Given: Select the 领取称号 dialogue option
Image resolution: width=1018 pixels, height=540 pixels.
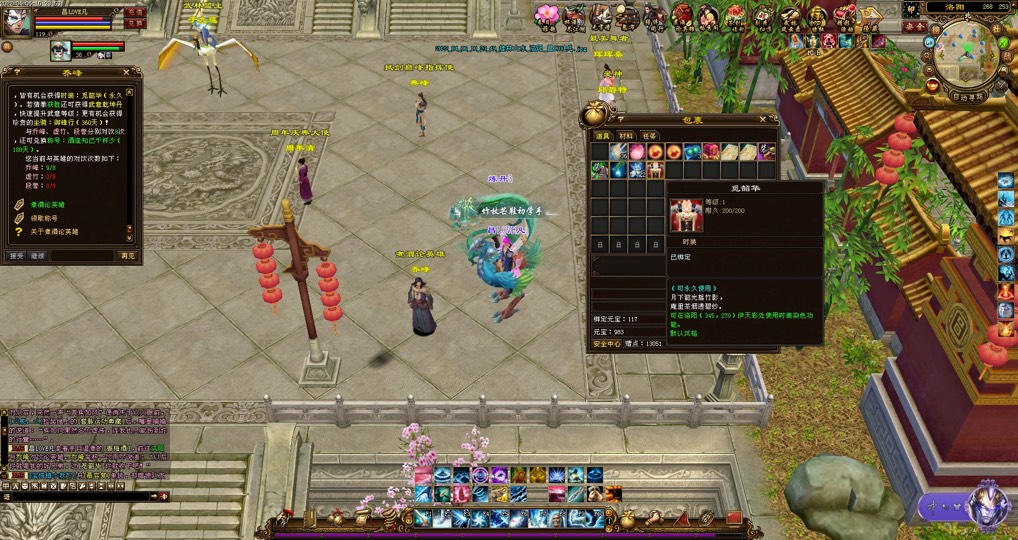Looking at the screenshot, I should point(45,218).
